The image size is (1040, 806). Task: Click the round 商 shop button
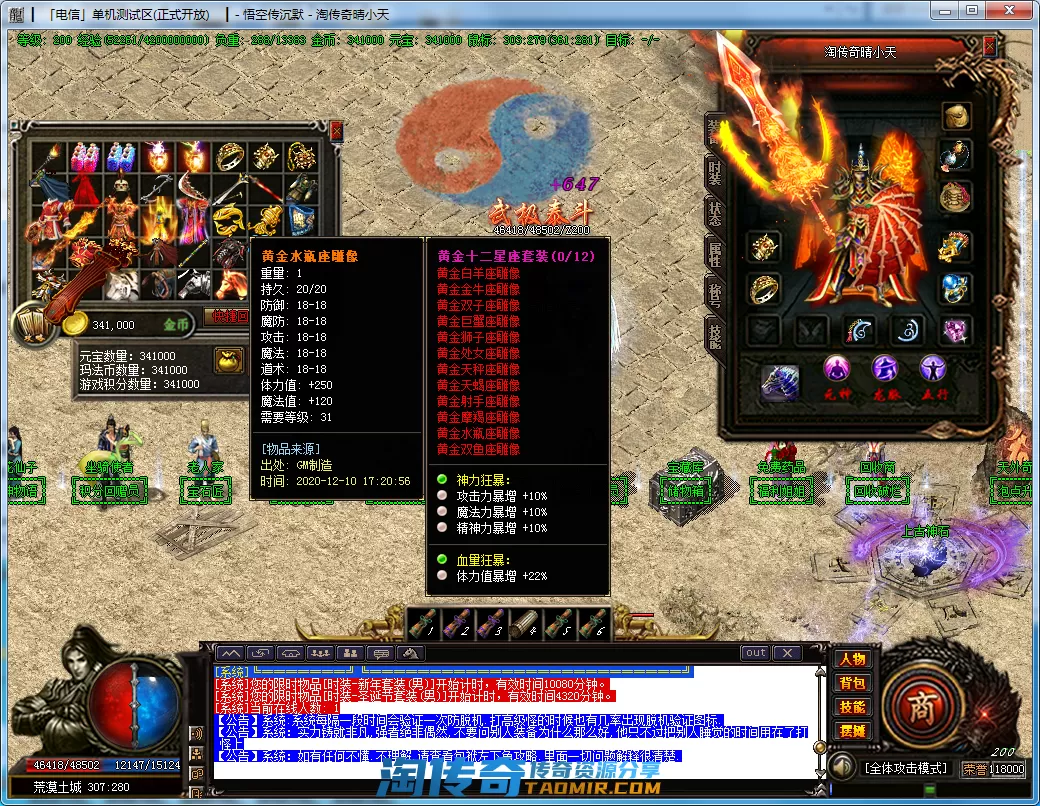(919, 707)
